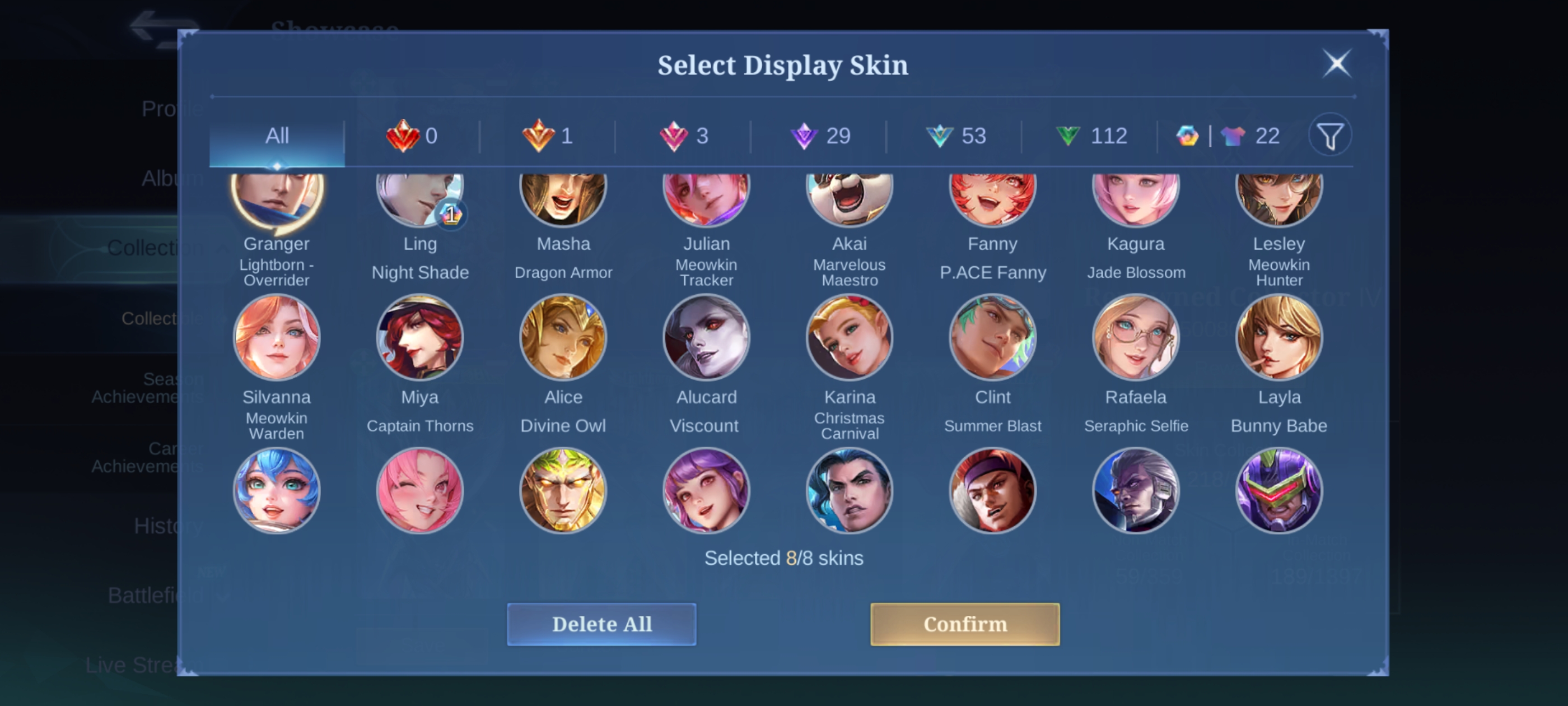Show the green gem tier with 112 skins

tap(1091, 136)
